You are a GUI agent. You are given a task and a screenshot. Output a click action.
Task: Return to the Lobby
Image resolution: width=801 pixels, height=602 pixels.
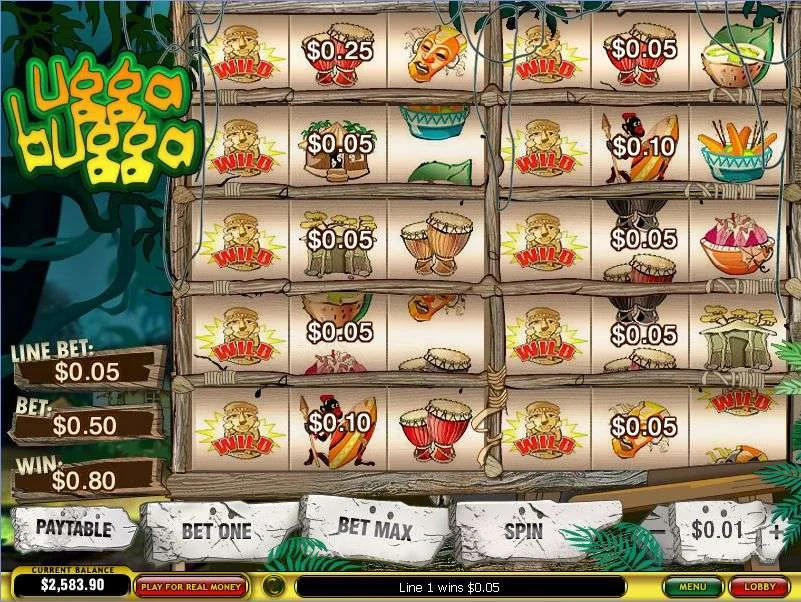[759, 587]
